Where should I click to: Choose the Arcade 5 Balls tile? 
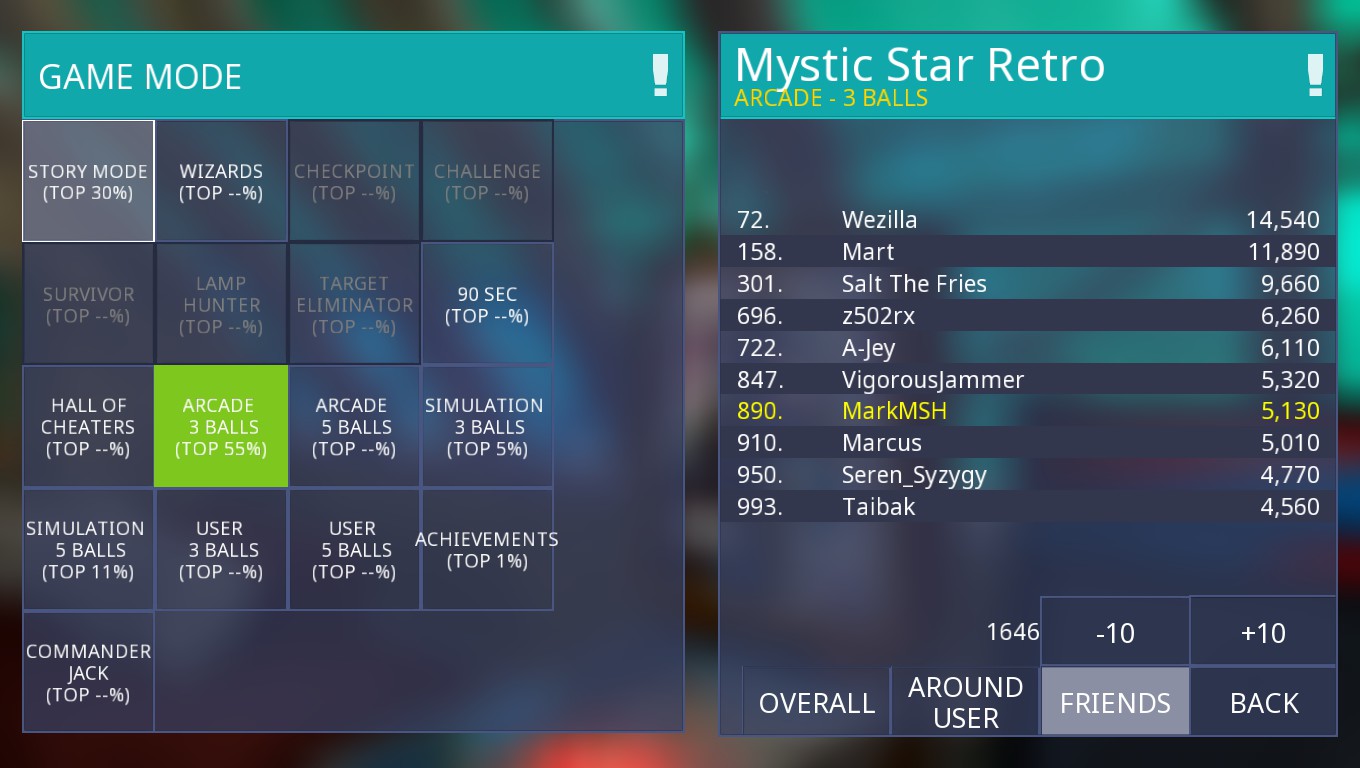pyautogui.click(x=354, y=427)
